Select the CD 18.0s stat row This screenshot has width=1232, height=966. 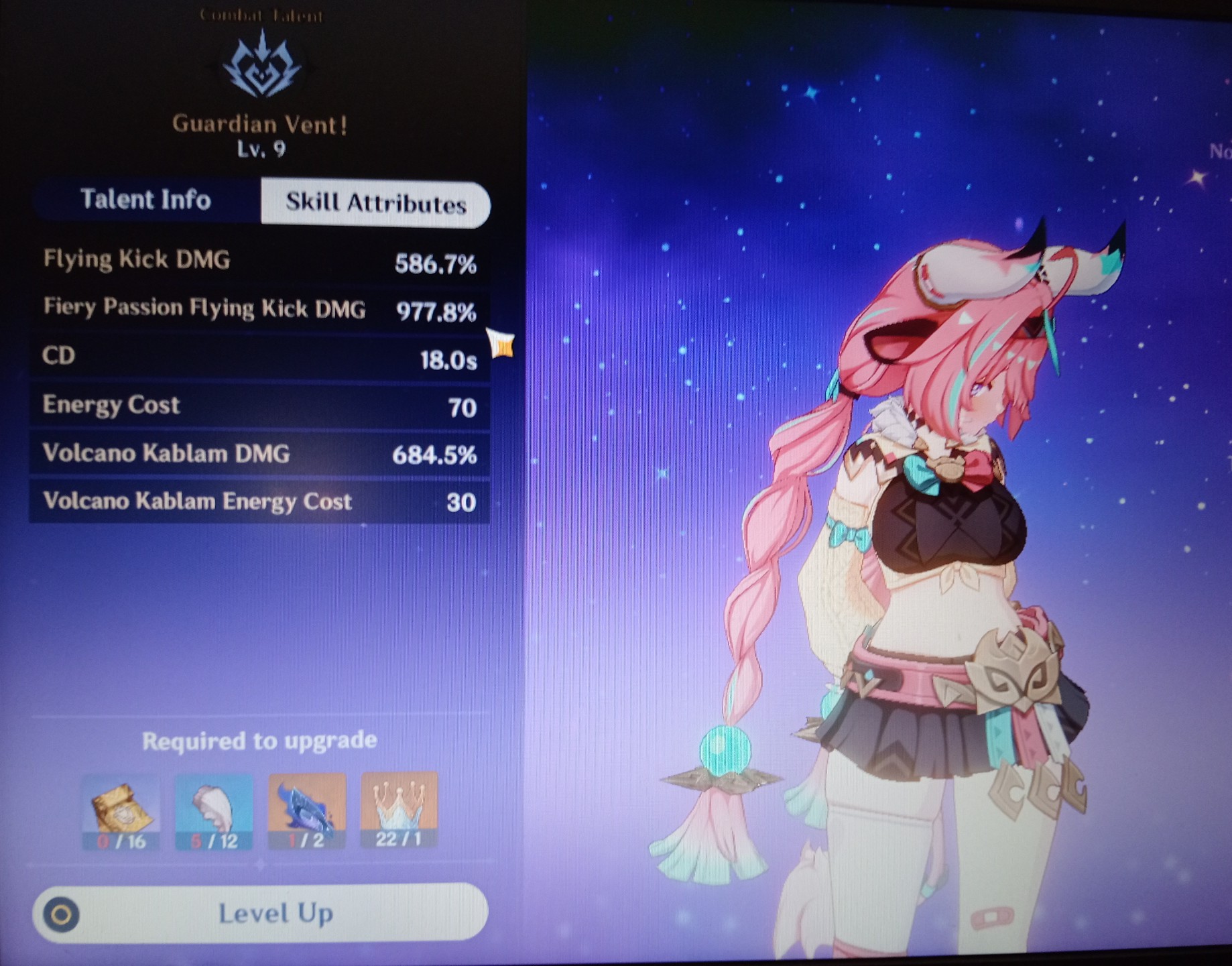click(x=261, y=357)
